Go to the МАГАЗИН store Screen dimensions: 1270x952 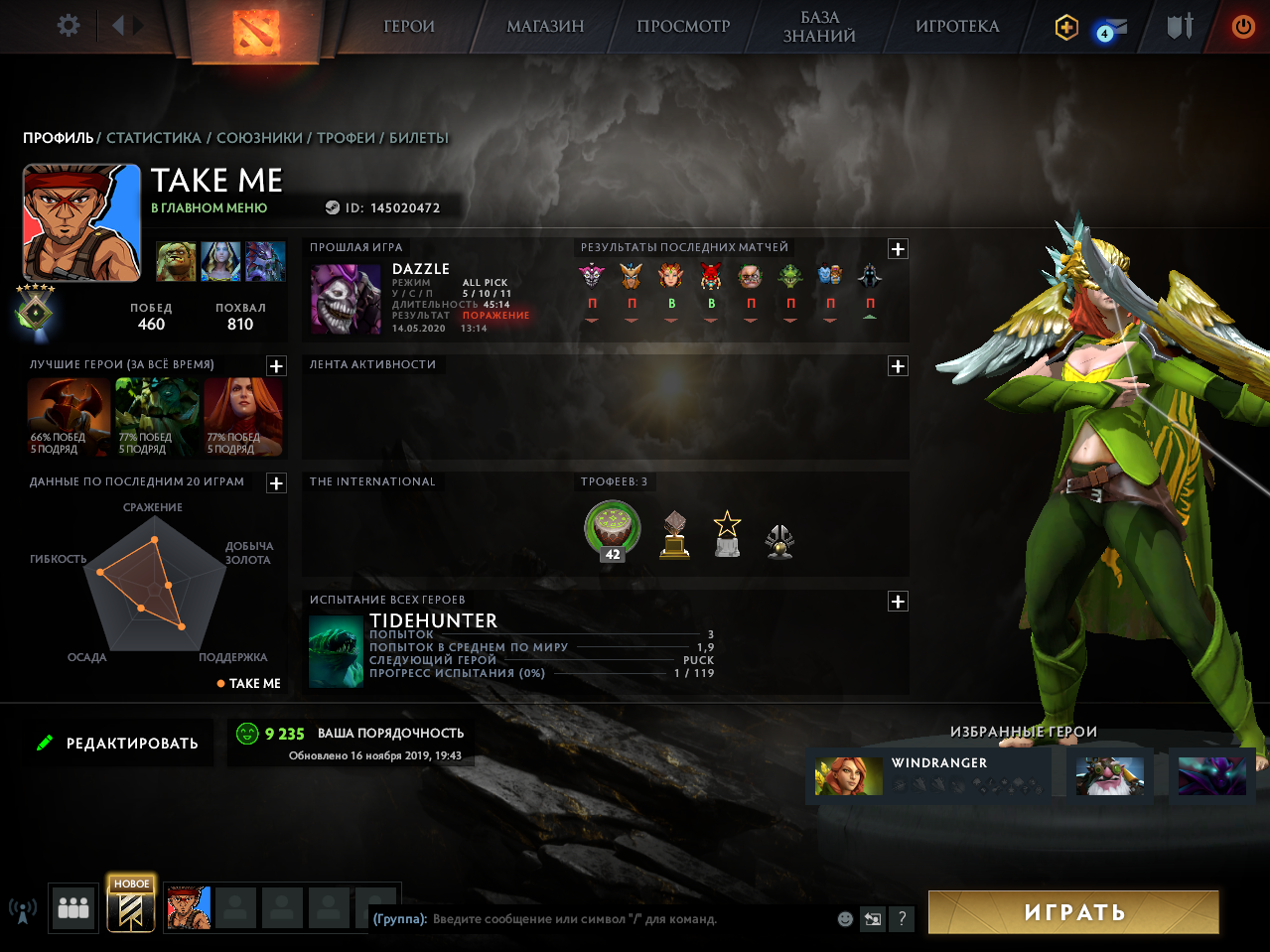point(545,27)
